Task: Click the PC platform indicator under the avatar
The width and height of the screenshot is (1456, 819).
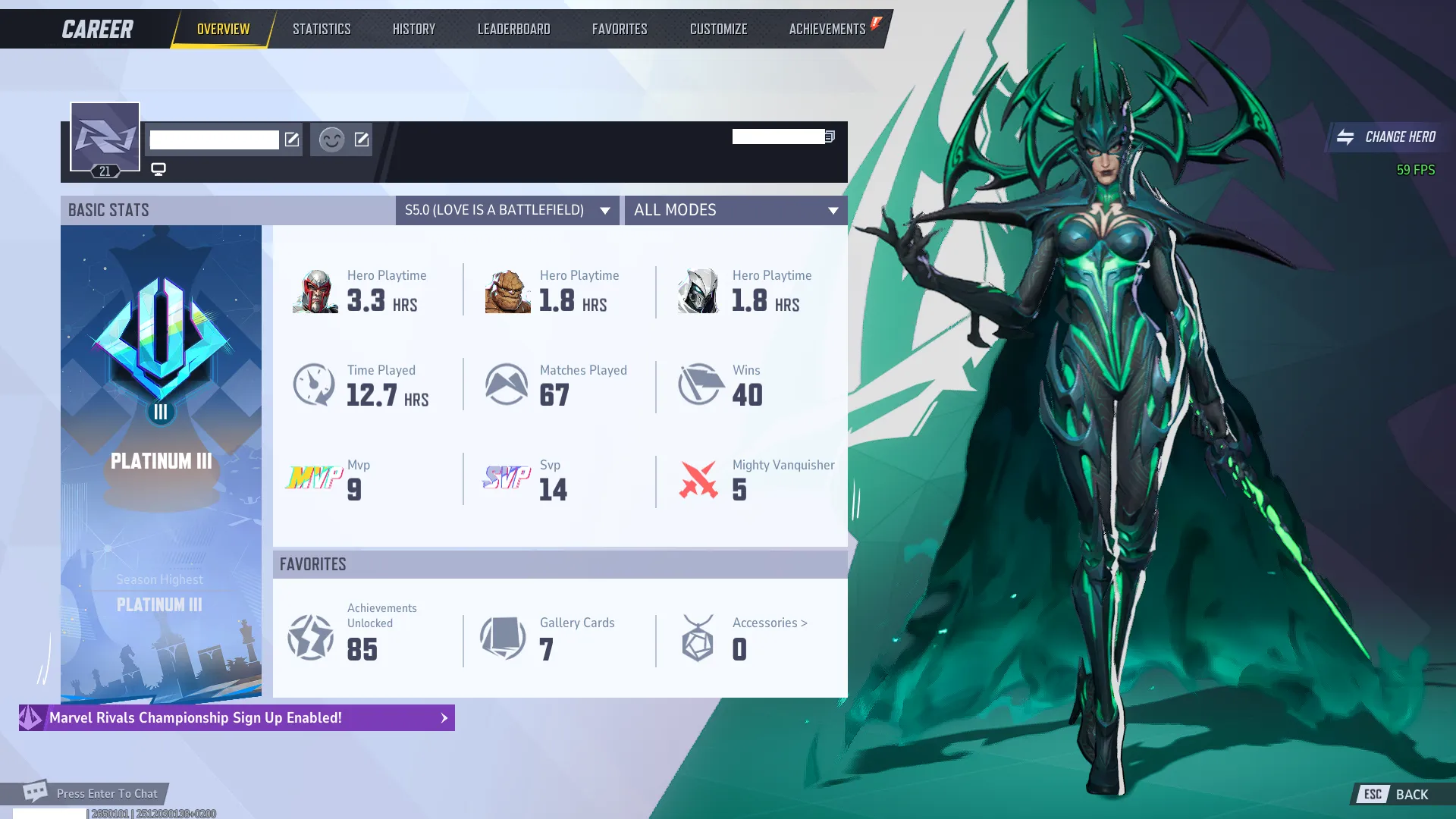Action: pos(158,169)
